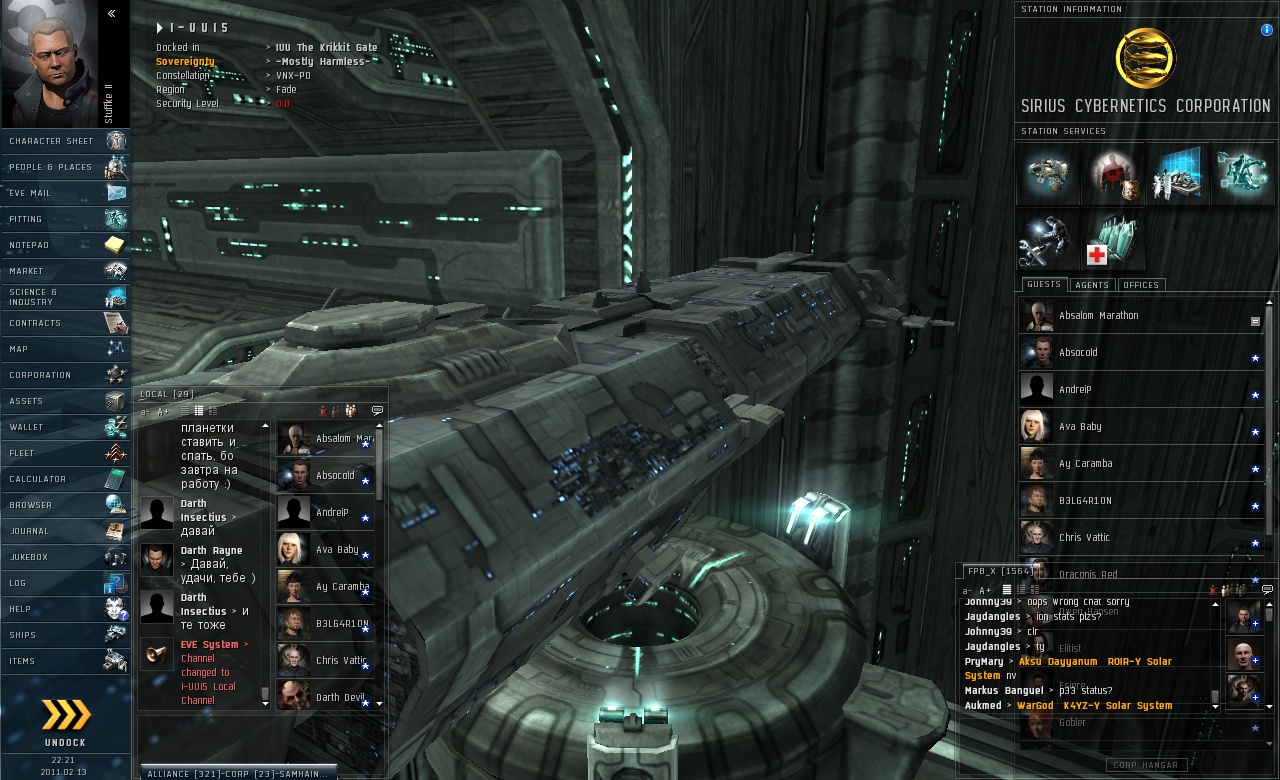
Task: Open People & Places
Action: pos(65,167)
